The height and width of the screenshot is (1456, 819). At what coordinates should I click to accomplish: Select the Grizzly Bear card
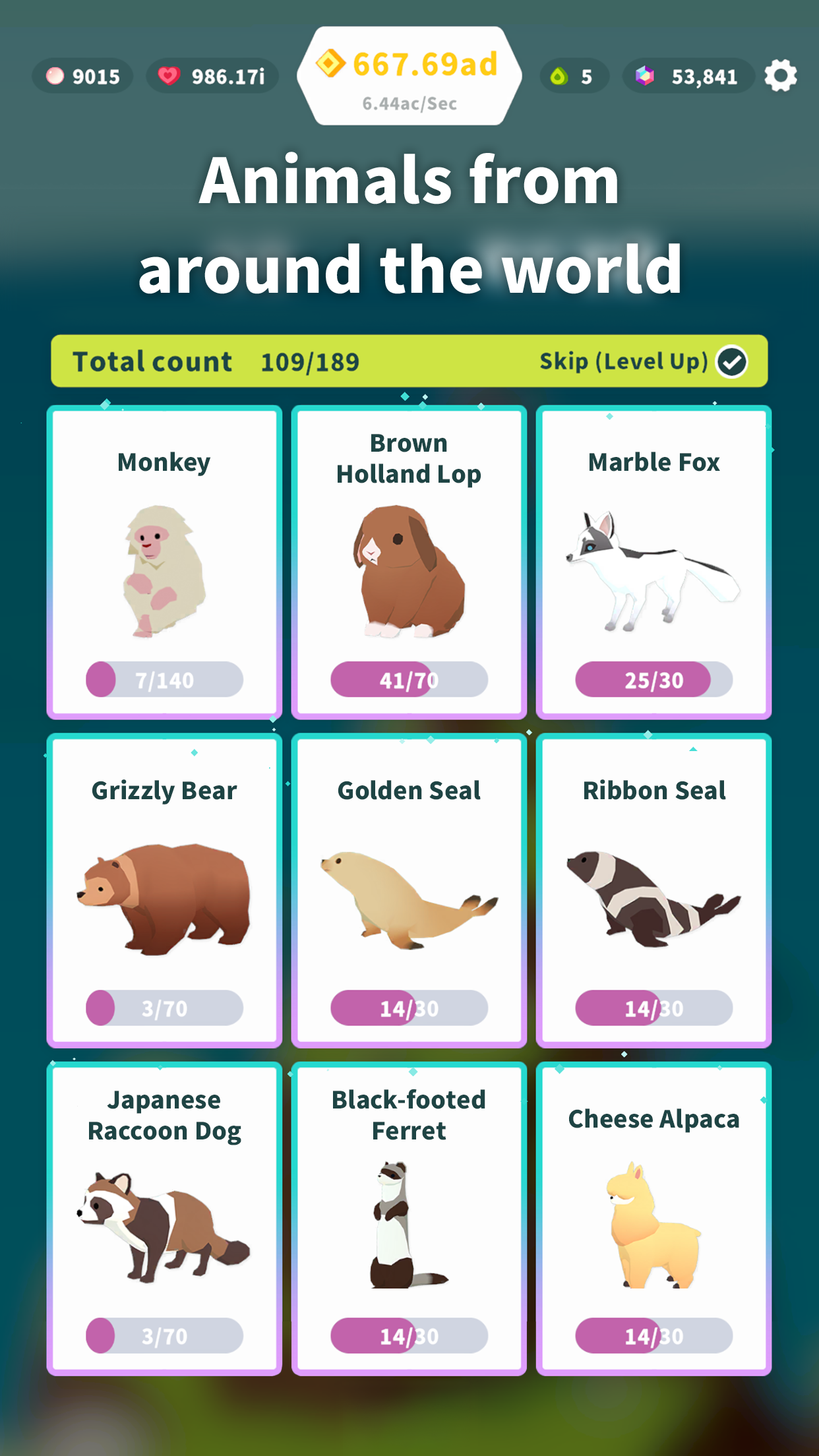coord(164,890)
